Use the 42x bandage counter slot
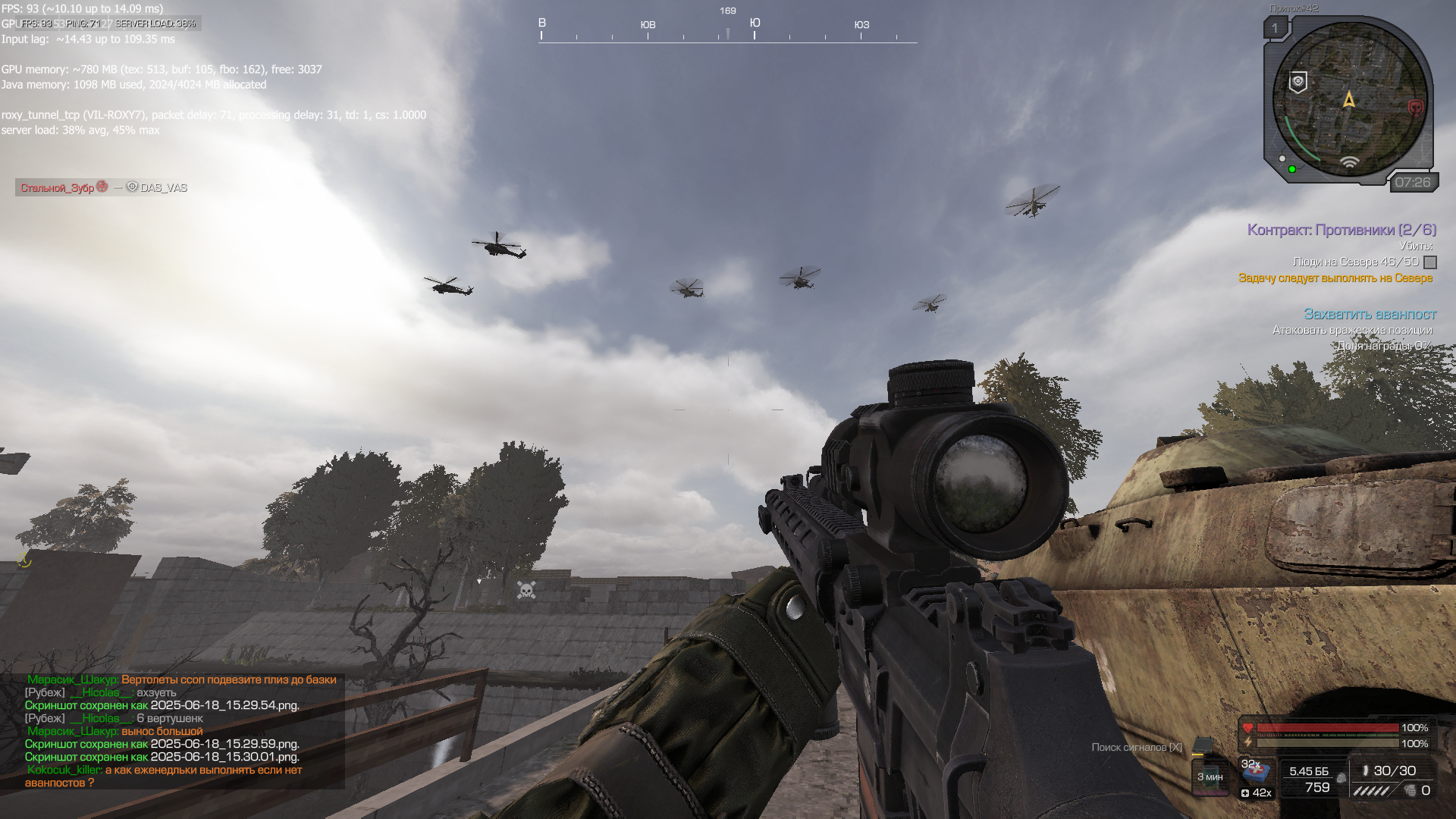 click(1257, 793)
